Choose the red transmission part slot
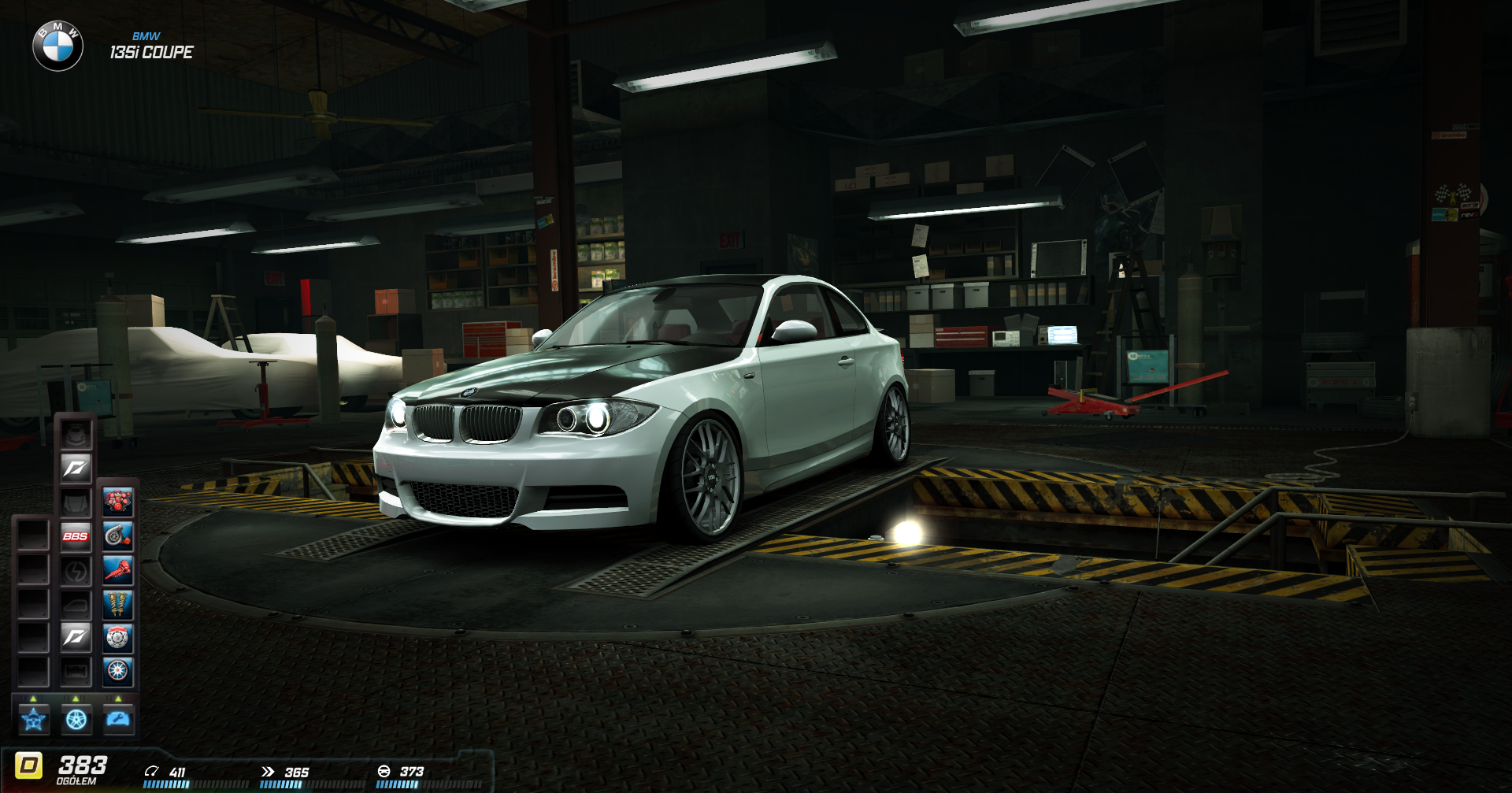The image size is (1512, 793). click(118, 570)
